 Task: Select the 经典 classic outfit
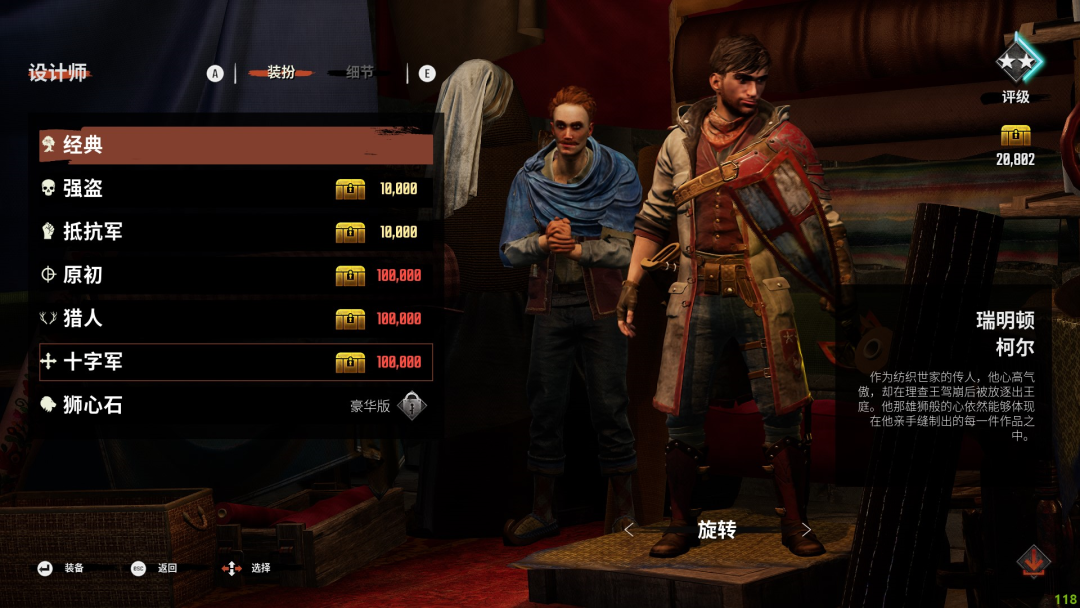[x=236, y=146]
